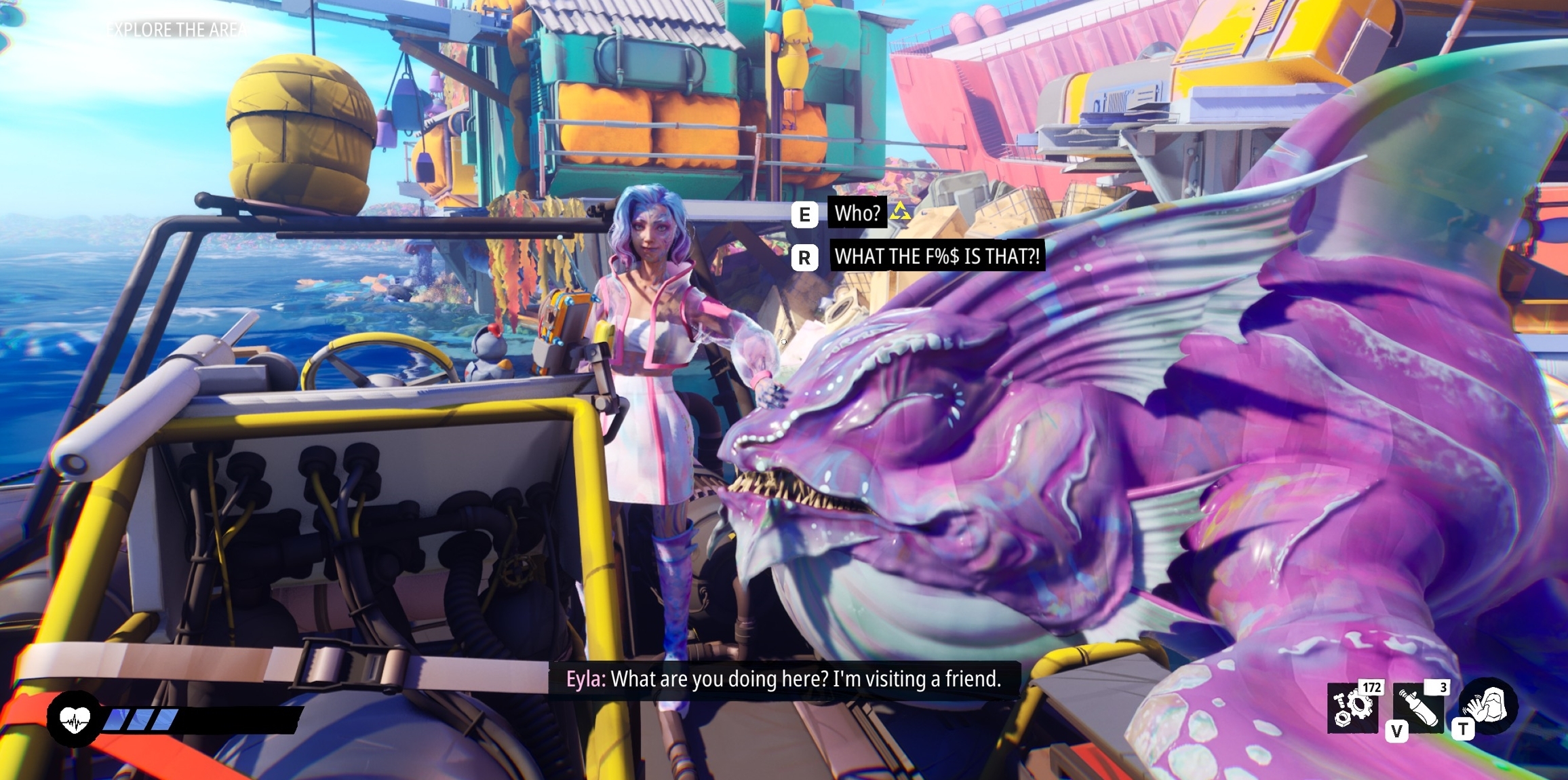Use the spray bottle item slot
Image resolution: width=1568 pixels, height=780 pixels.
click(1418, 708)
